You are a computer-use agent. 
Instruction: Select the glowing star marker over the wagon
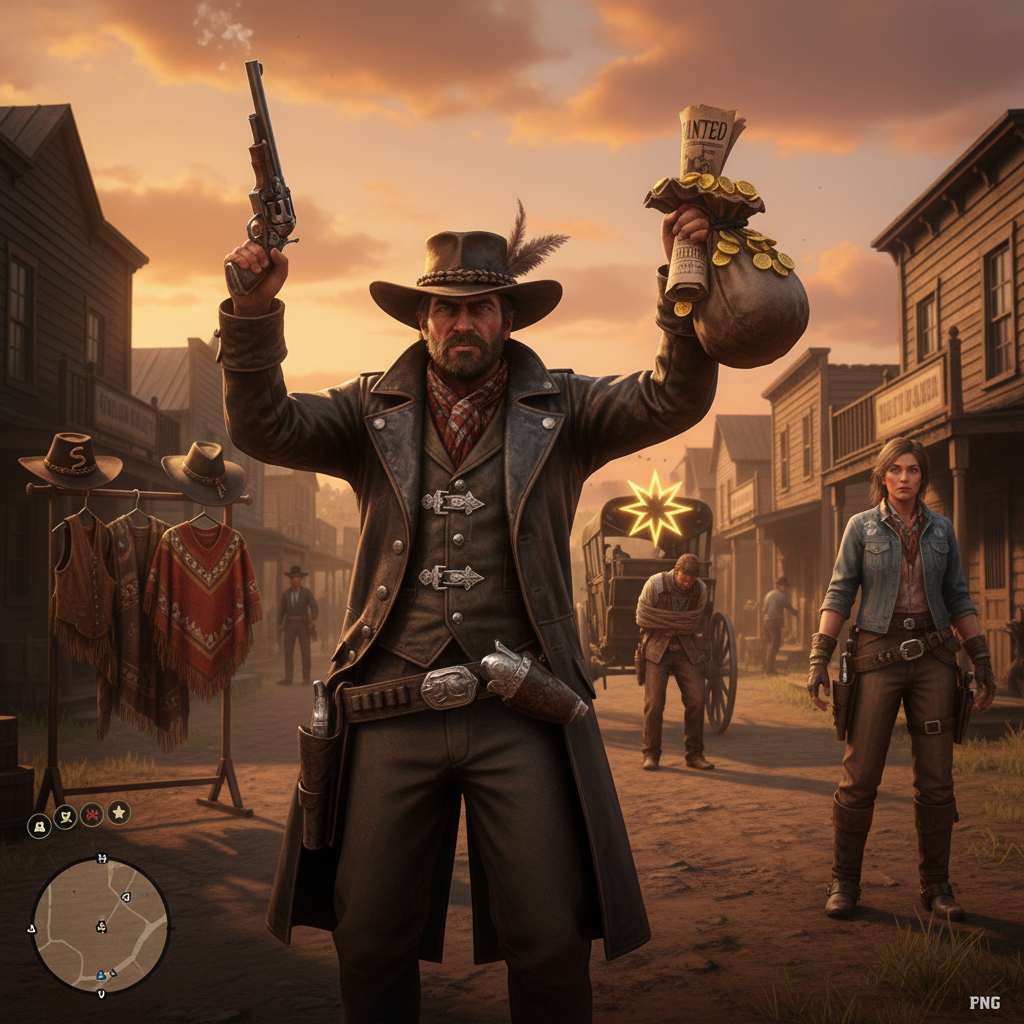(x=655, y=509)
